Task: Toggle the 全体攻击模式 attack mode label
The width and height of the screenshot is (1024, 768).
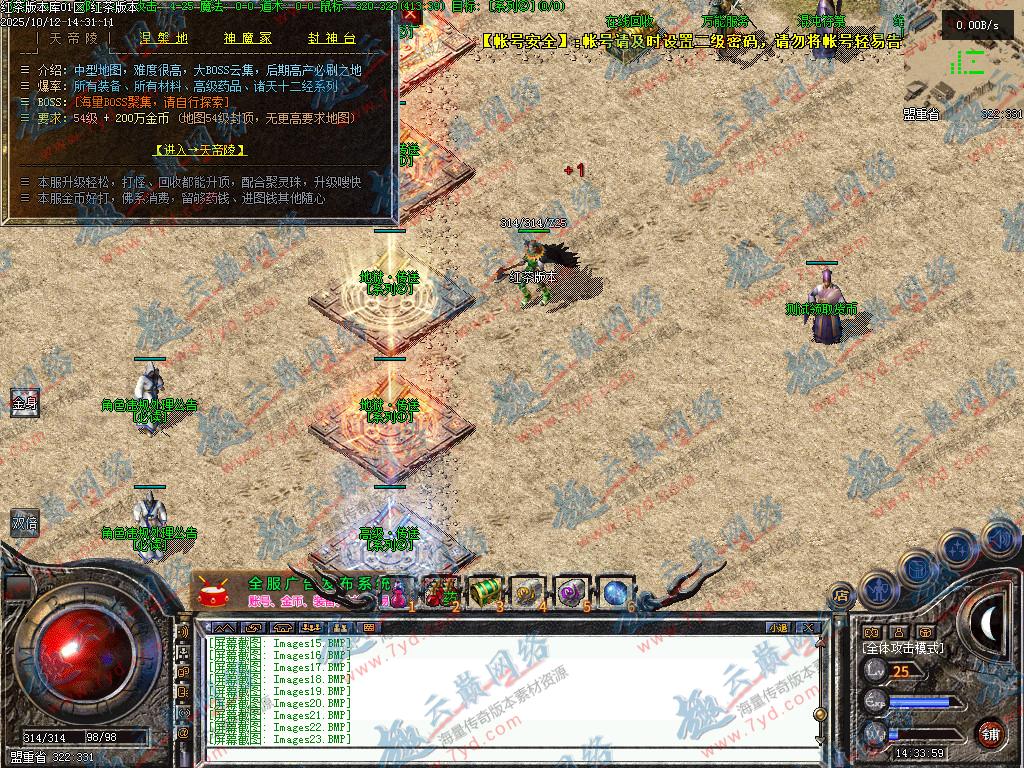Action: (902, 648)
